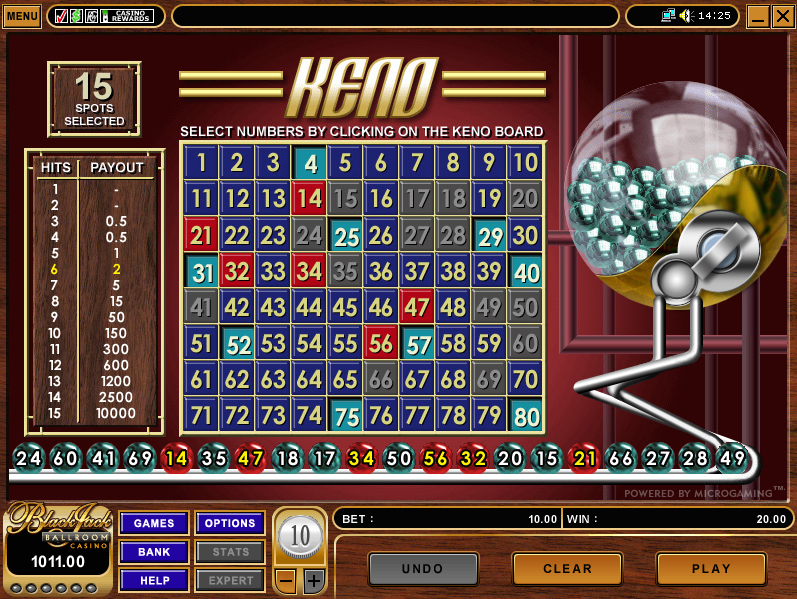
Task: Open the OPTIONS panel
Action: tap(230, 523)
